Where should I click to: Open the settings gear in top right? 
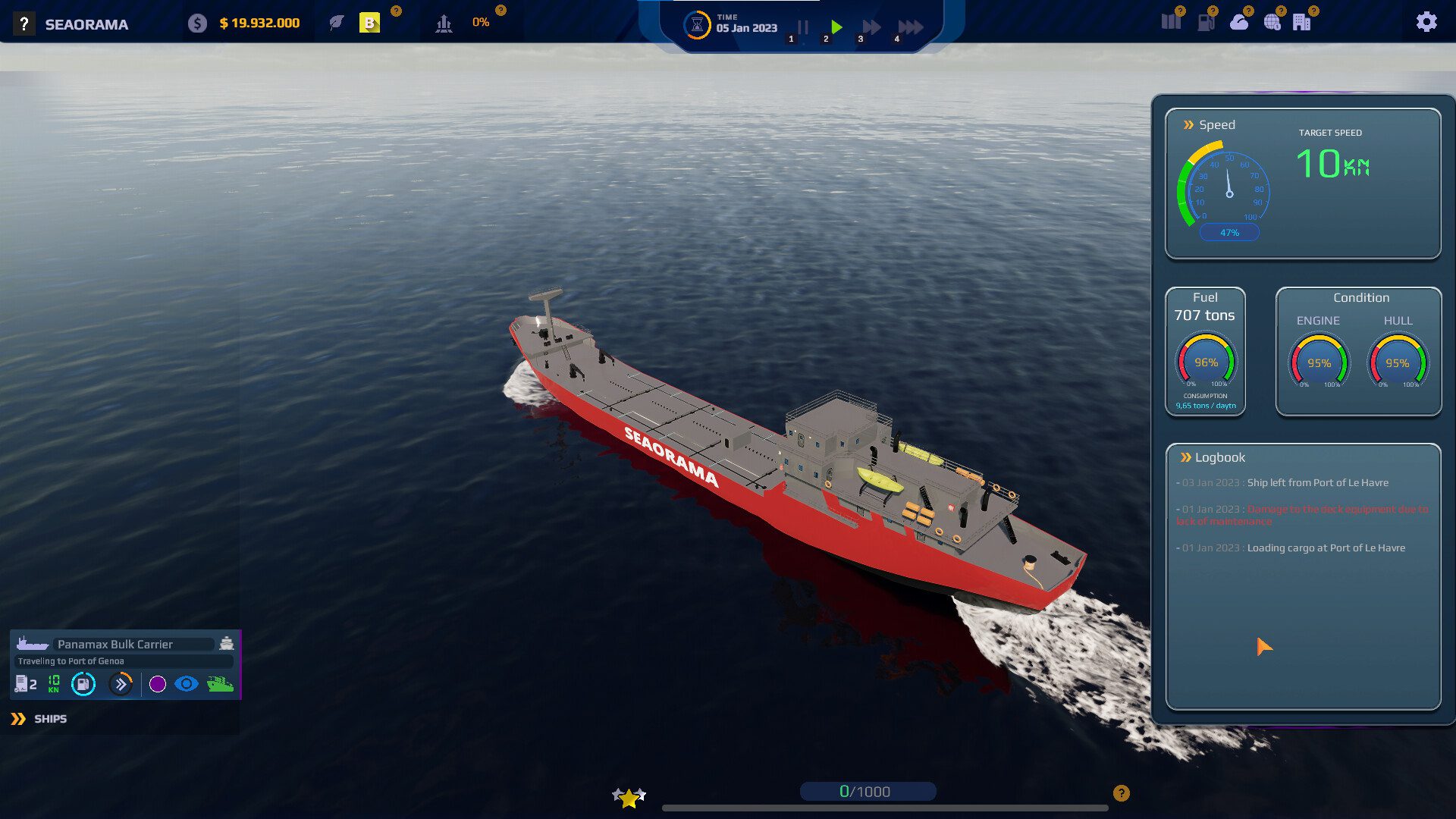pos(1428,21)
